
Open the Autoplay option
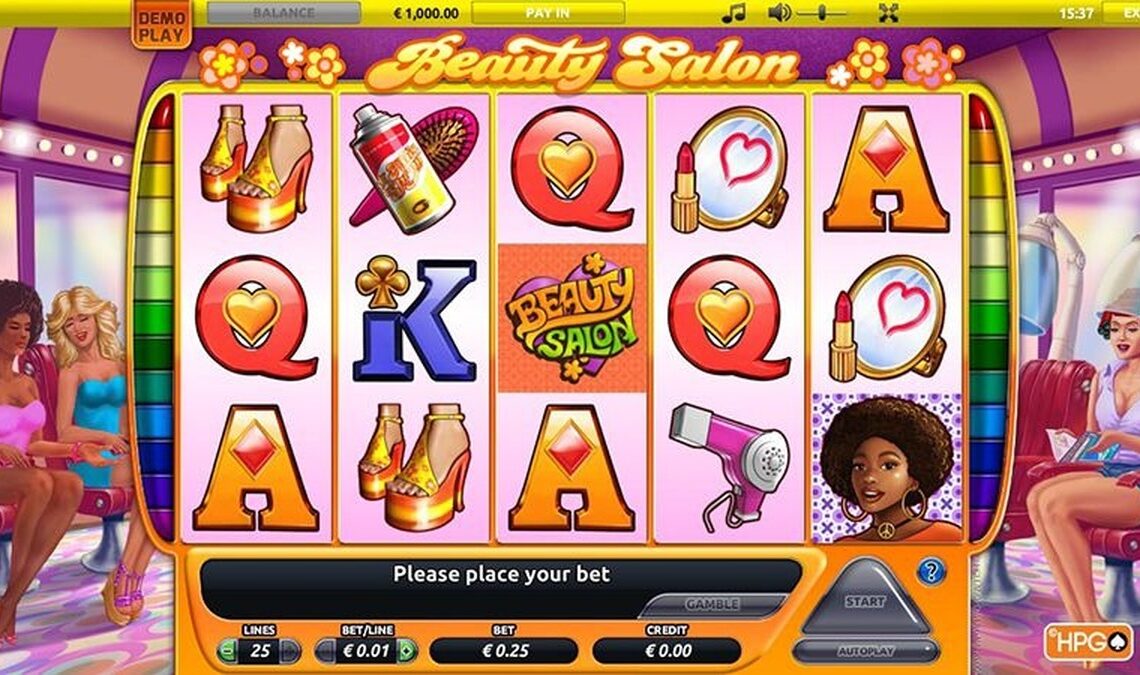click(865, 651)
